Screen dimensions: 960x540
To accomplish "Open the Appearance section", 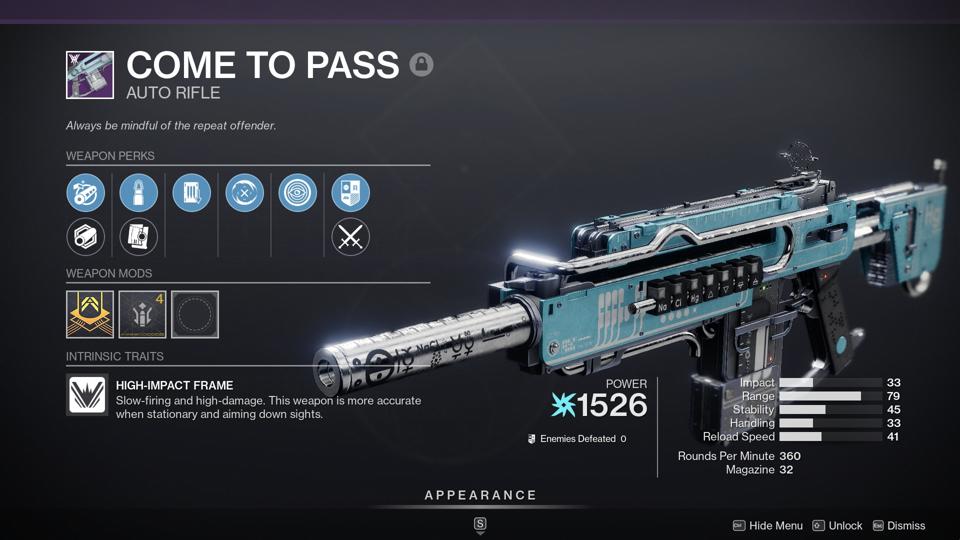I will tap(480, 495).
